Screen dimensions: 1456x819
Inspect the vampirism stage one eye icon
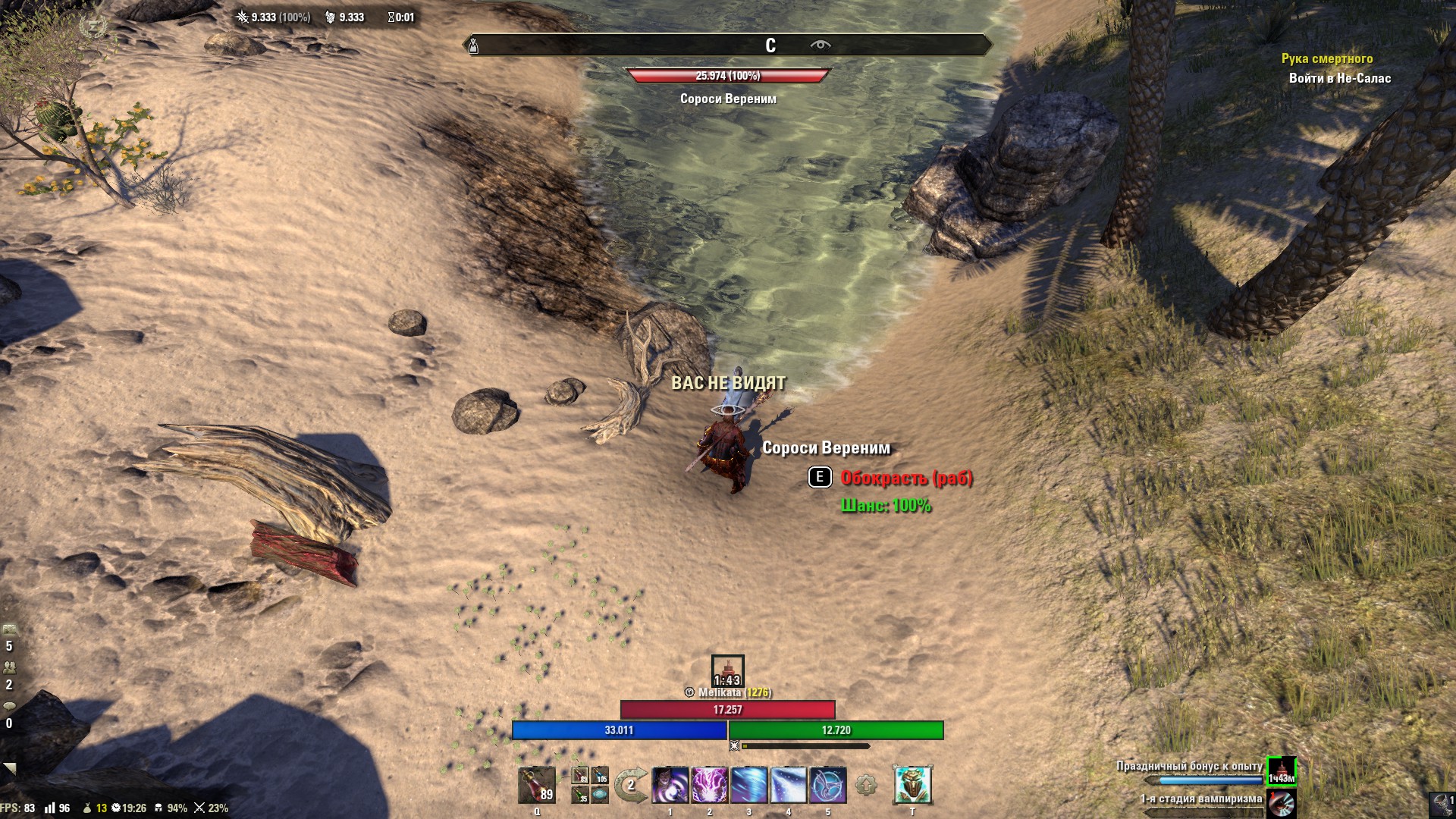[x=1282, y=804]
